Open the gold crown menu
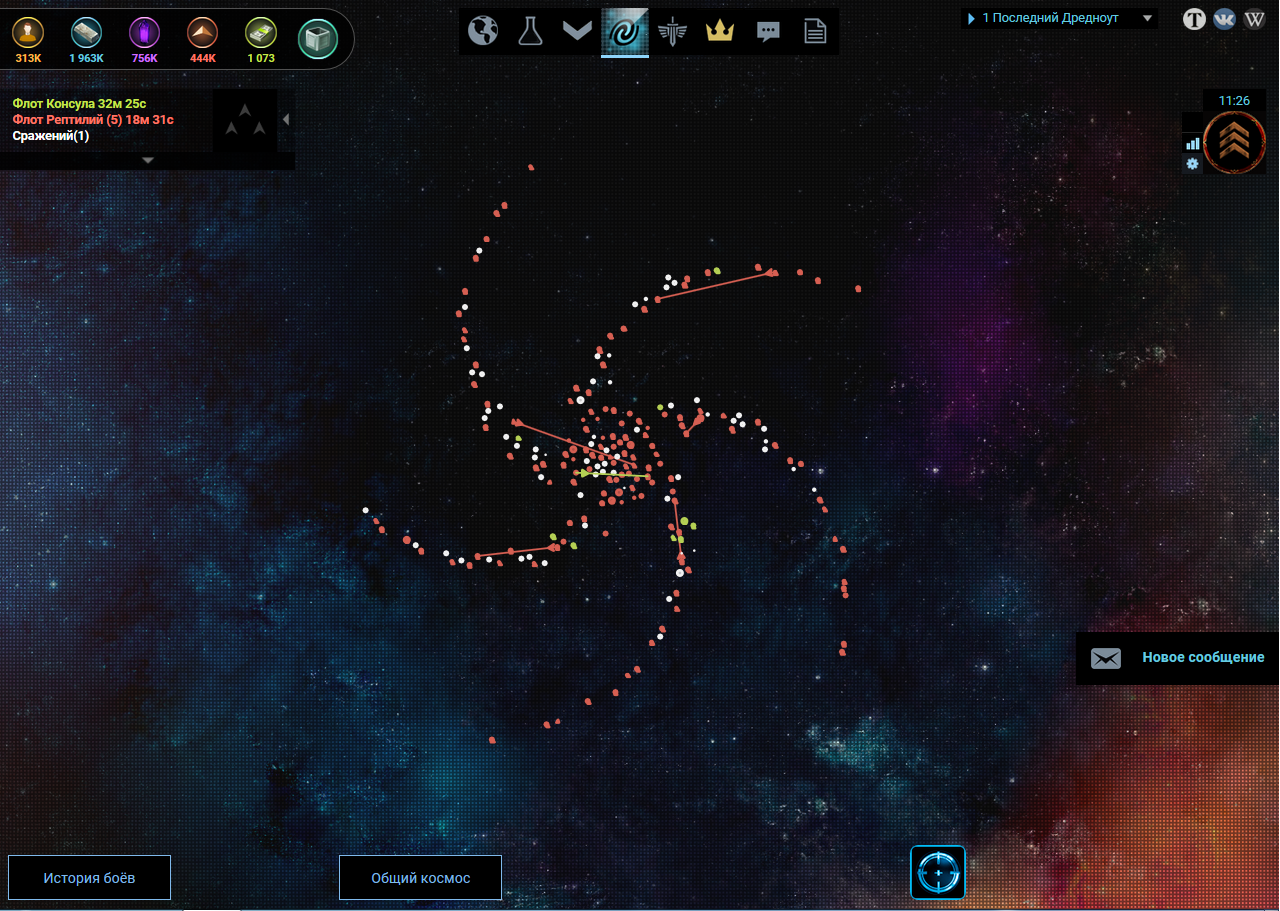 click(x=720, y=32)
